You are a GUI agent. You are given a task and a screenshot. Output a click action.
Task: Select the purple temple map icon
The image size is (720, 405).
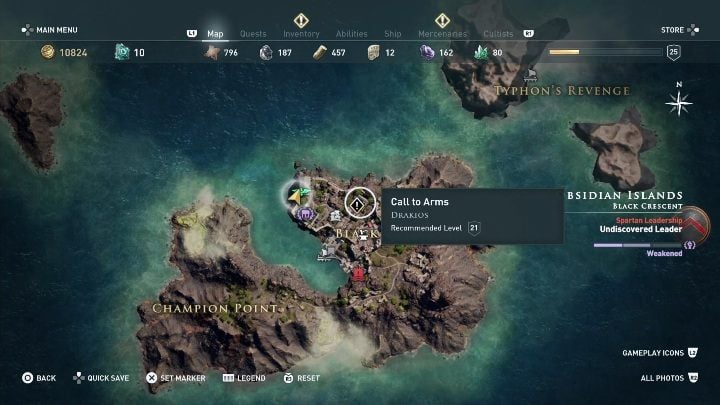pos(305,213)
